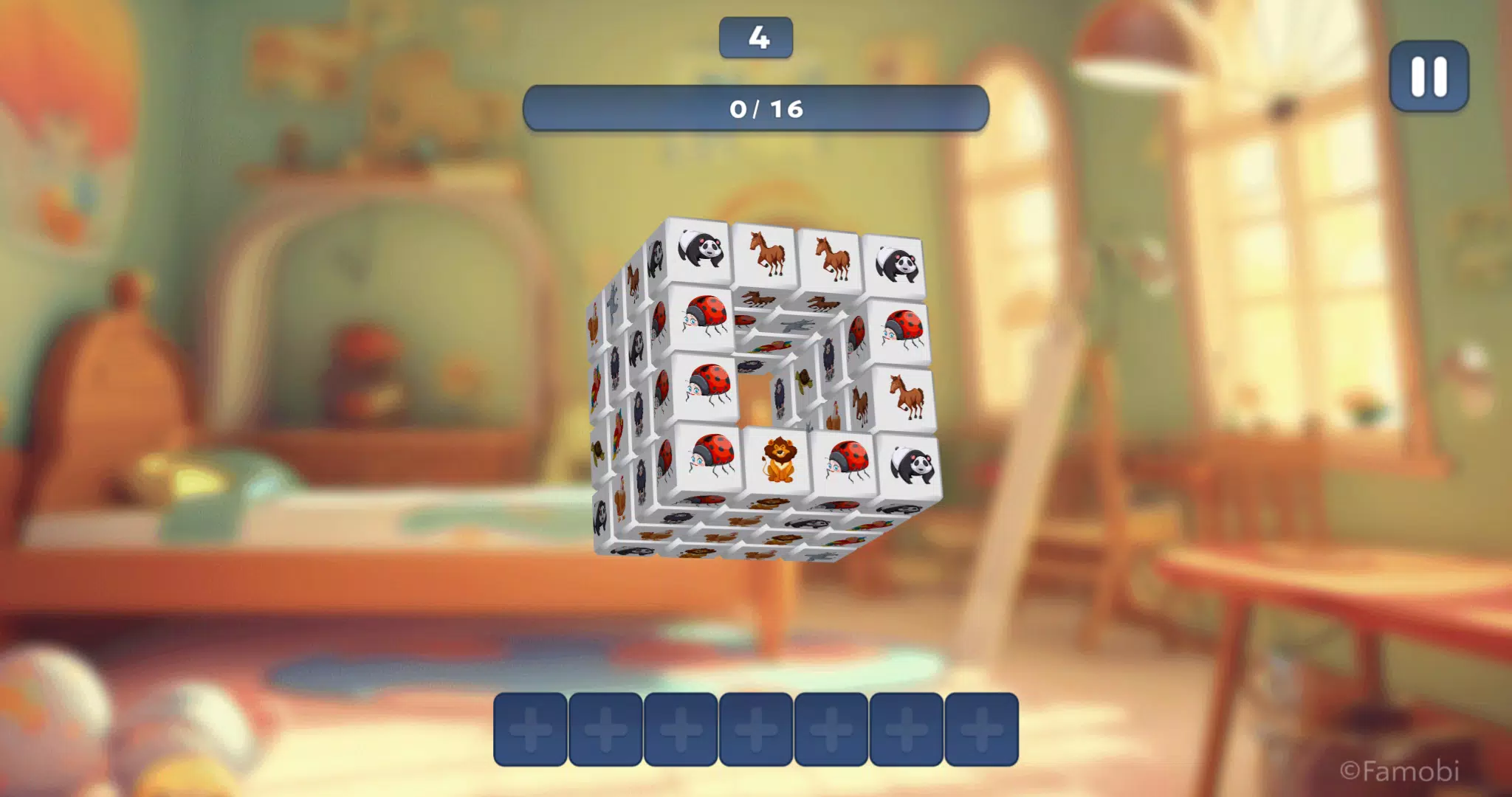
Task: Click the horse tile on the cube's right edge
Action: point(904,396)
